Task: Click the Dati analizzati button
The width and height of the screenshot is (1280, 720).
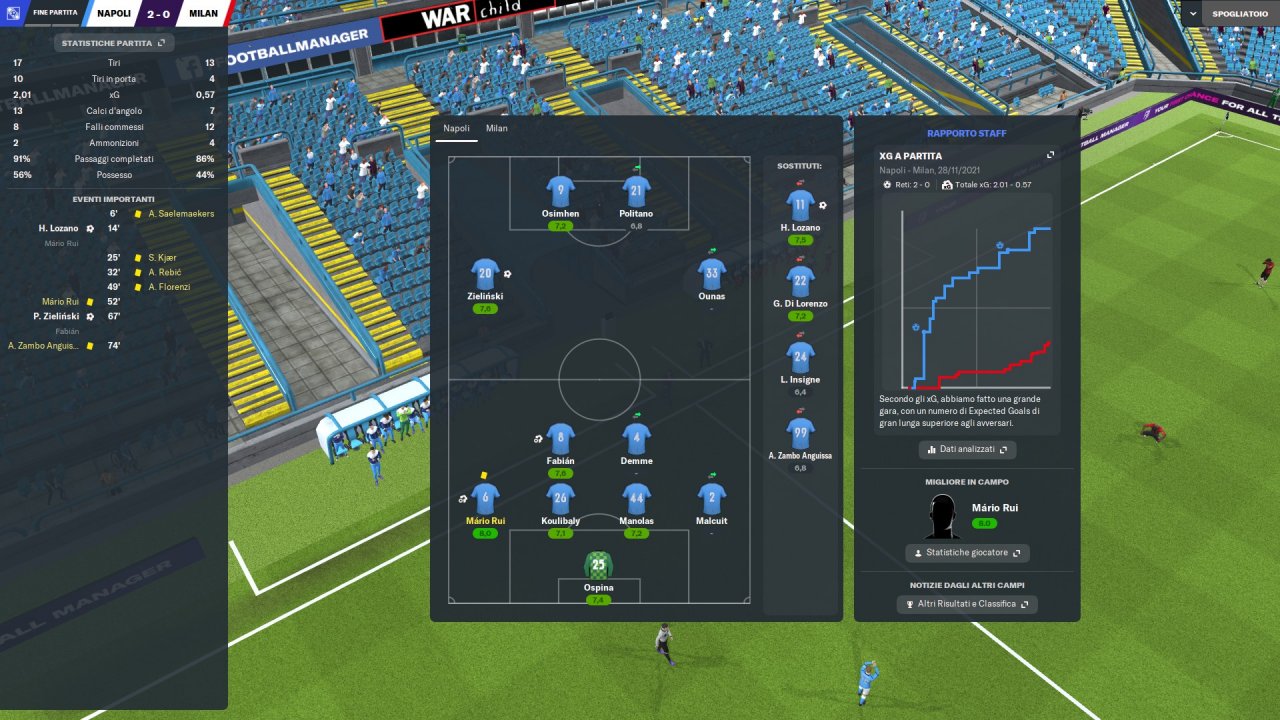Action: pyautogui.click(x=967, y=450)
